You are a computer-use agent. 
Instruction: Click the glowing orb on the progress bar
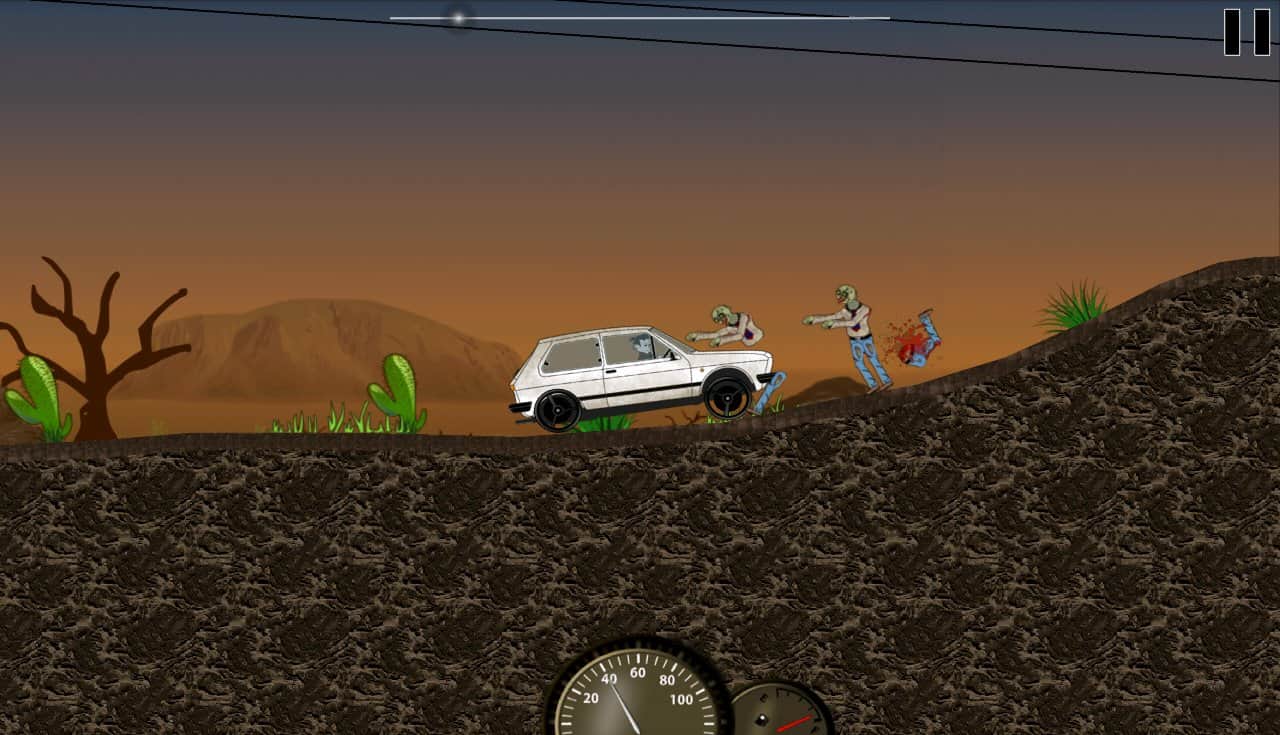tap(458, 16)
